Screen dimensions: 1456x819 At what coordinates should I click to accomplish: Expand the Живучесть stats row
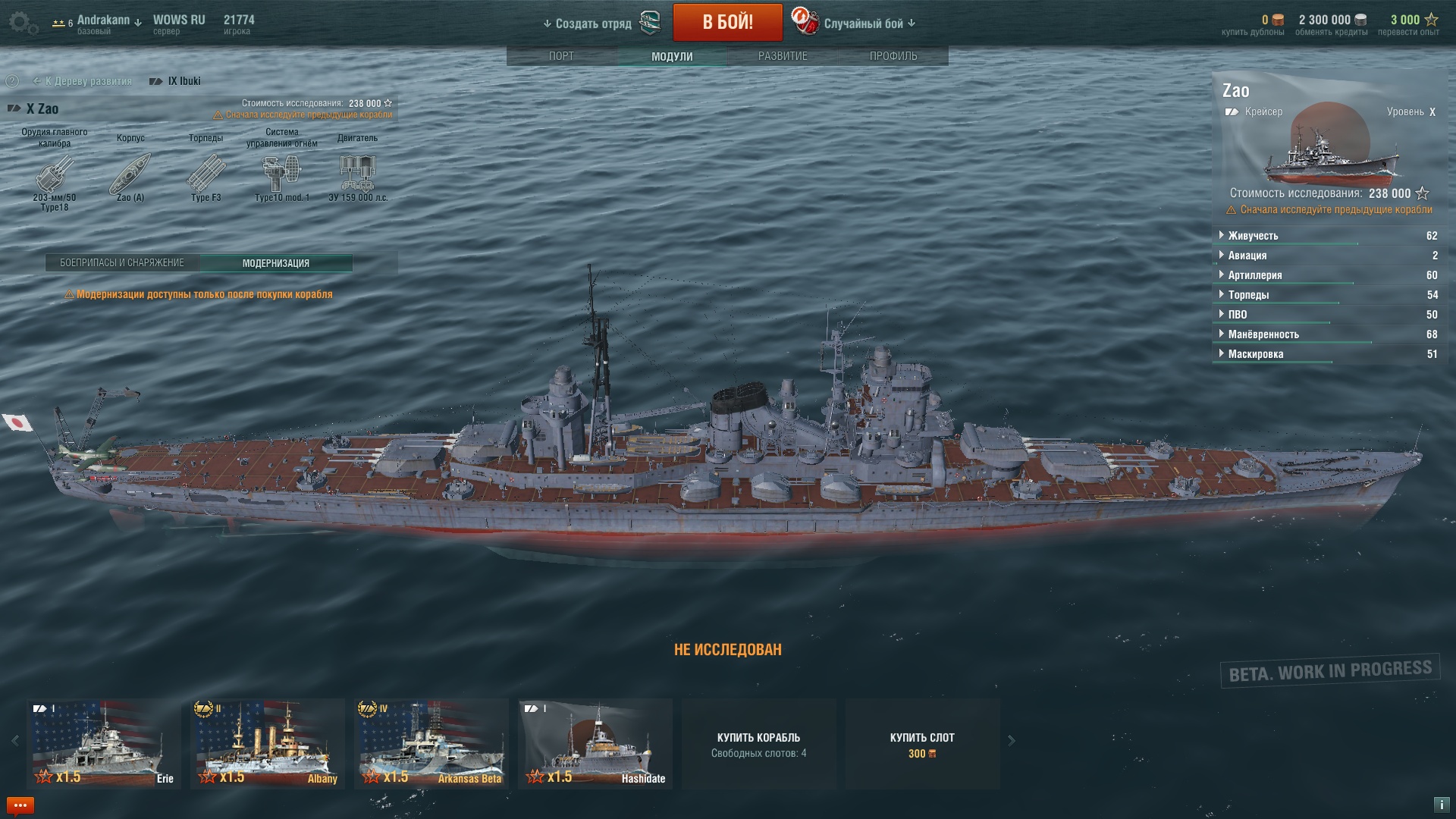(1253, 236)
